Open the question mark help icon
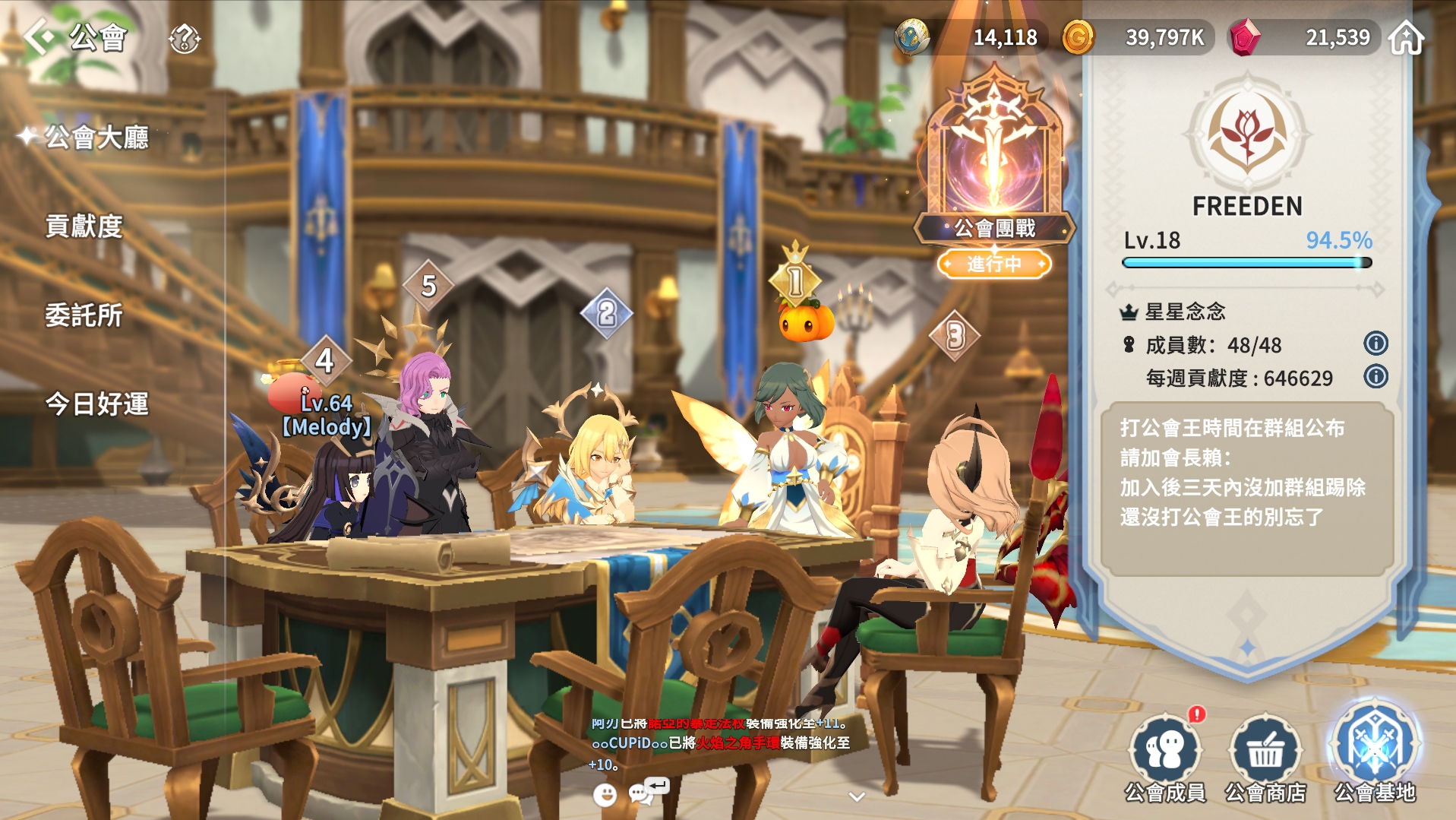This screenshot has width=1456, height=820. pyautogui.click(x=184, y=38)
